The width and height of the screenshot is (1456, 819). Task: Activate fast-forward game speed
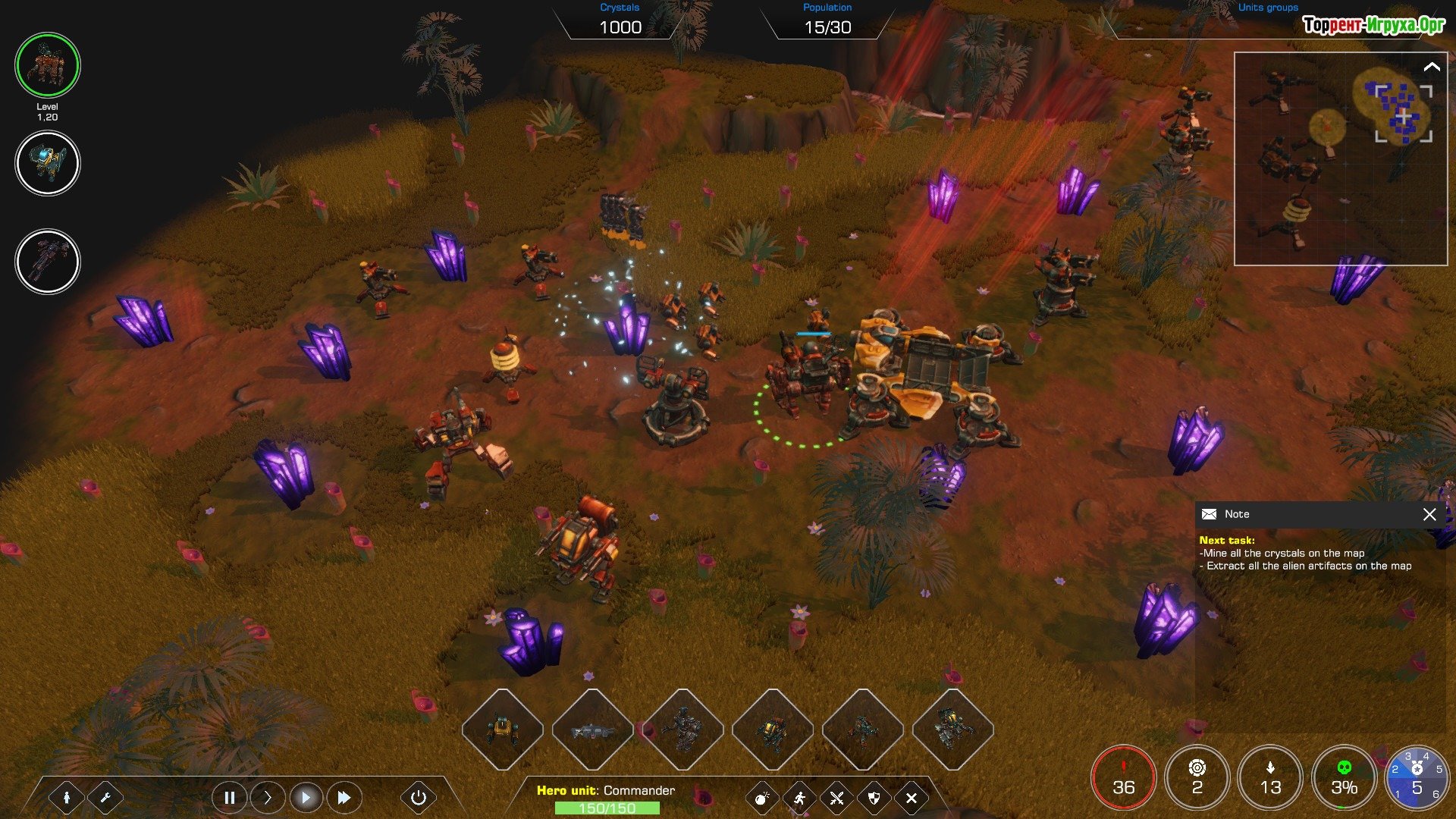coord(344,797)
